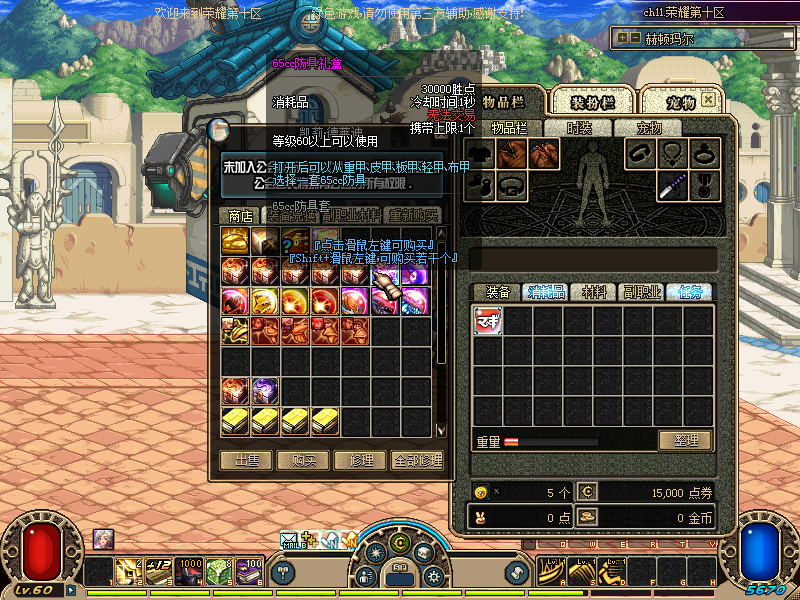Switch to the 副职业 inventory tab
800x600 pixels.
pos(642,292)
